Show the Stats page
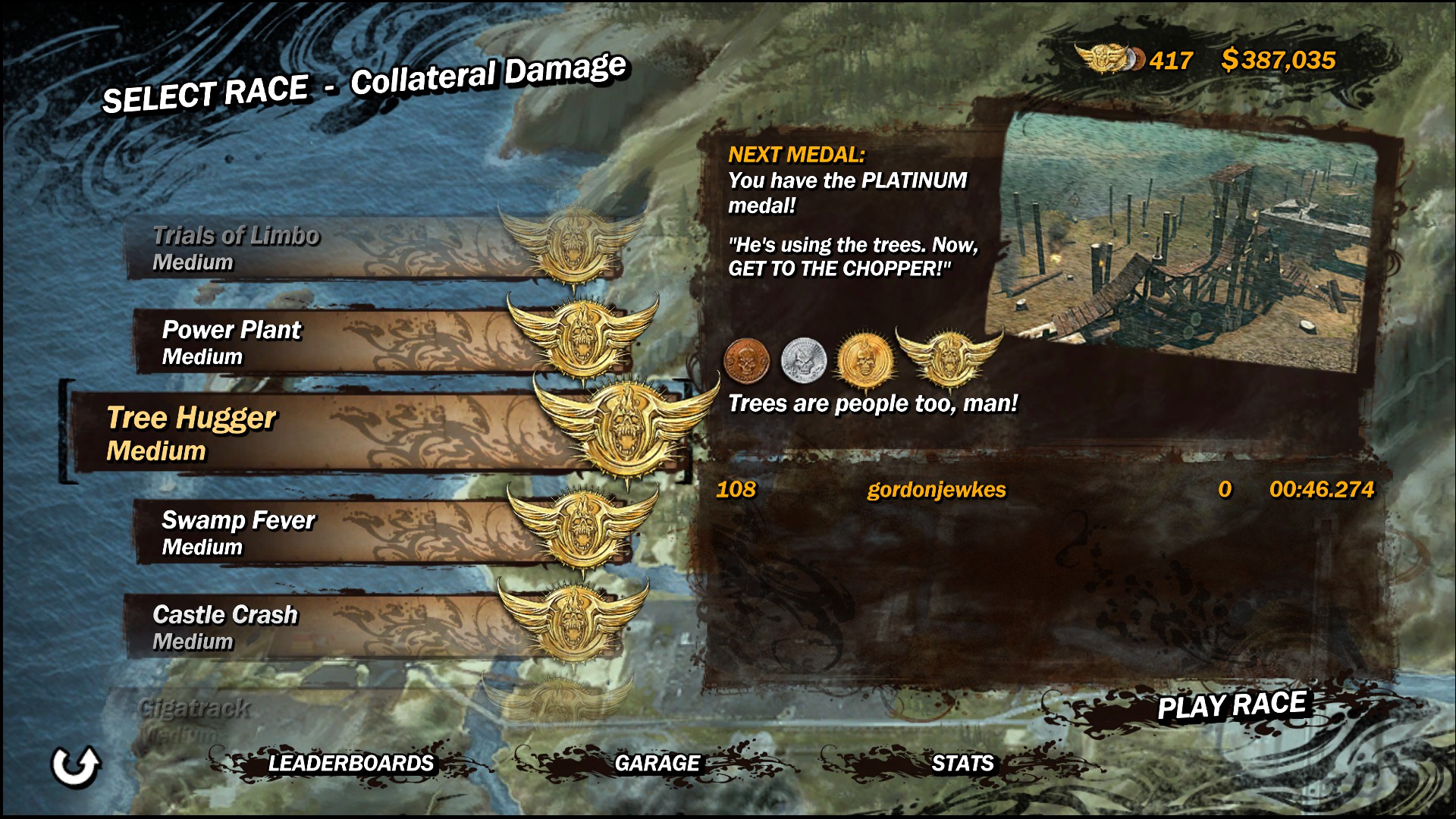Image resolution: width=1456 pixels, height=819 pixels. 962,763
